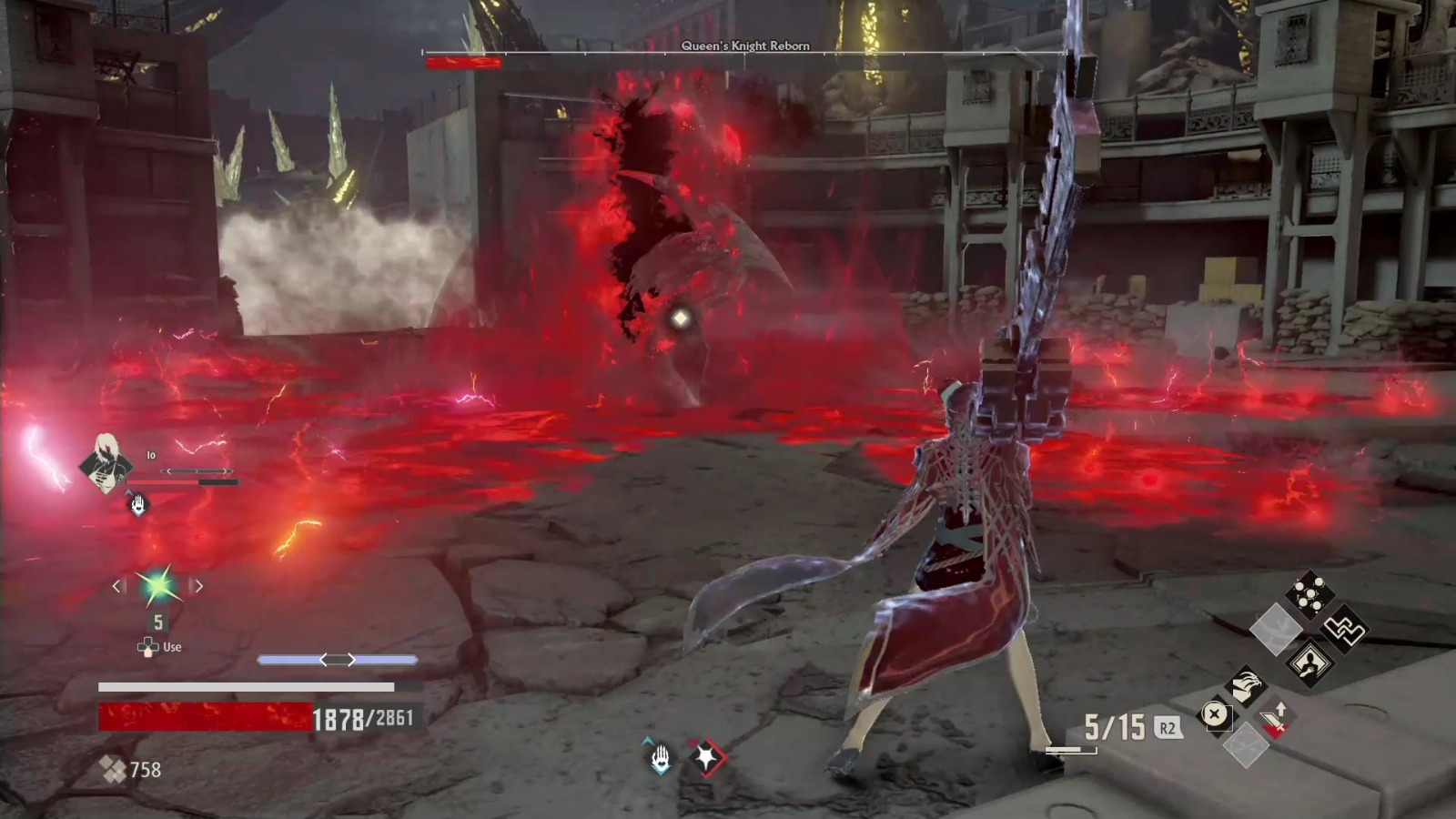
Task: Trigger the sword-upgrade weapon buff icon
Action: pos(1274,717)
